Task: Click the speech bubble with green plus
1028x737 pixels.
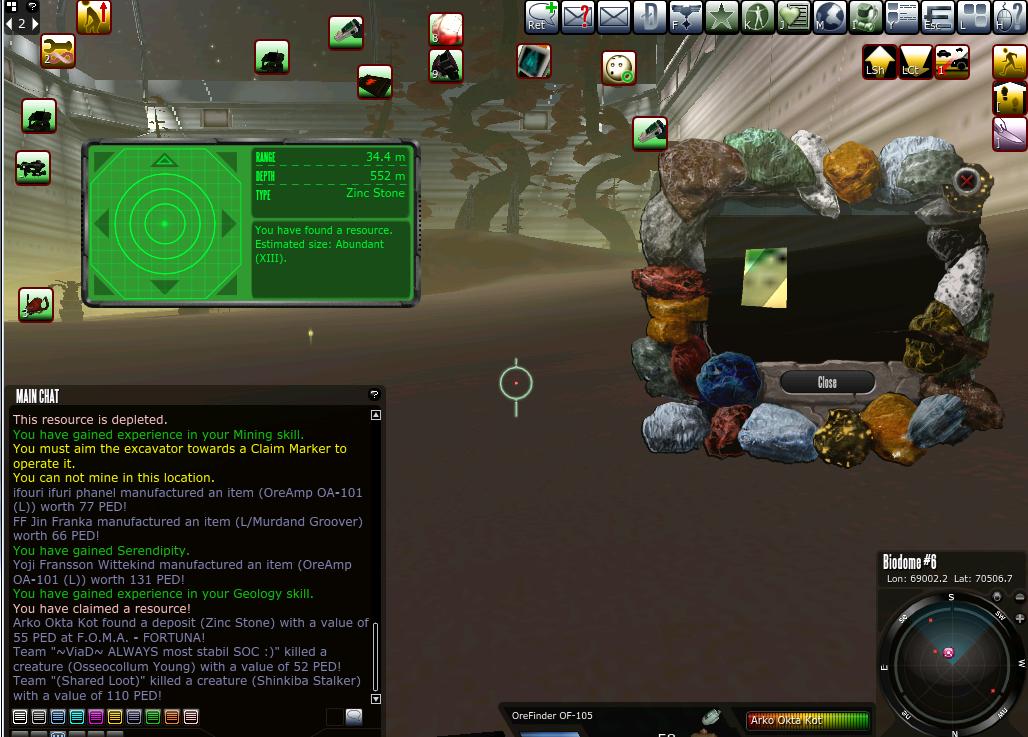Action: [541, 16]
